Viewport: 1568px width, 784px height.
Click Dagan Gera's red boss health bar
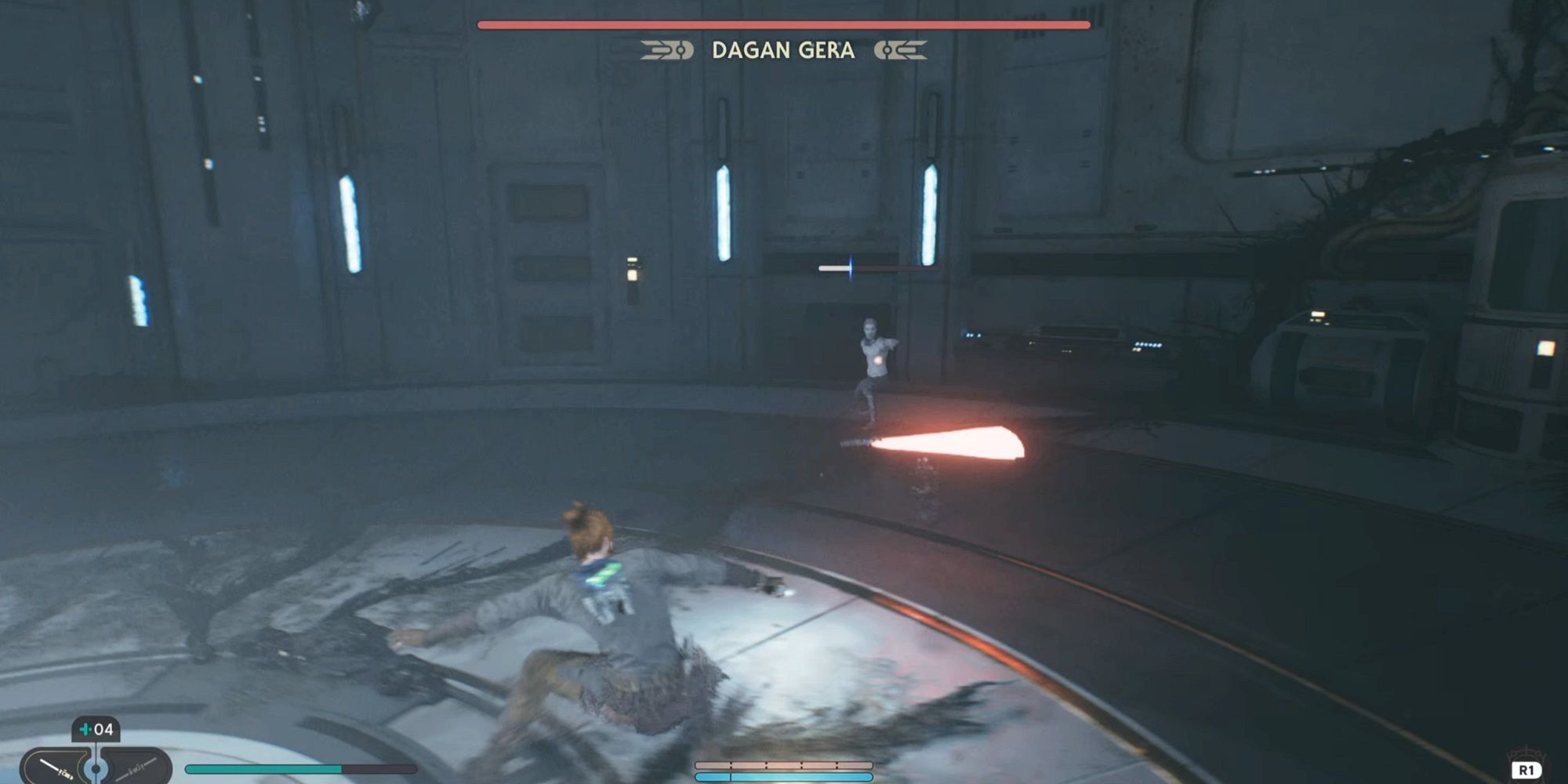(784, 24)
